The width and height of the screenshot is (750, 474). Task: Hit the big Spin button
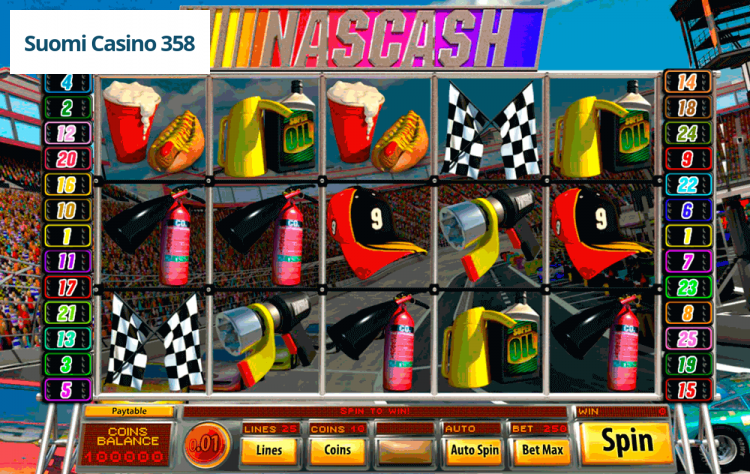pyautogui.click(x=627, y=441)
